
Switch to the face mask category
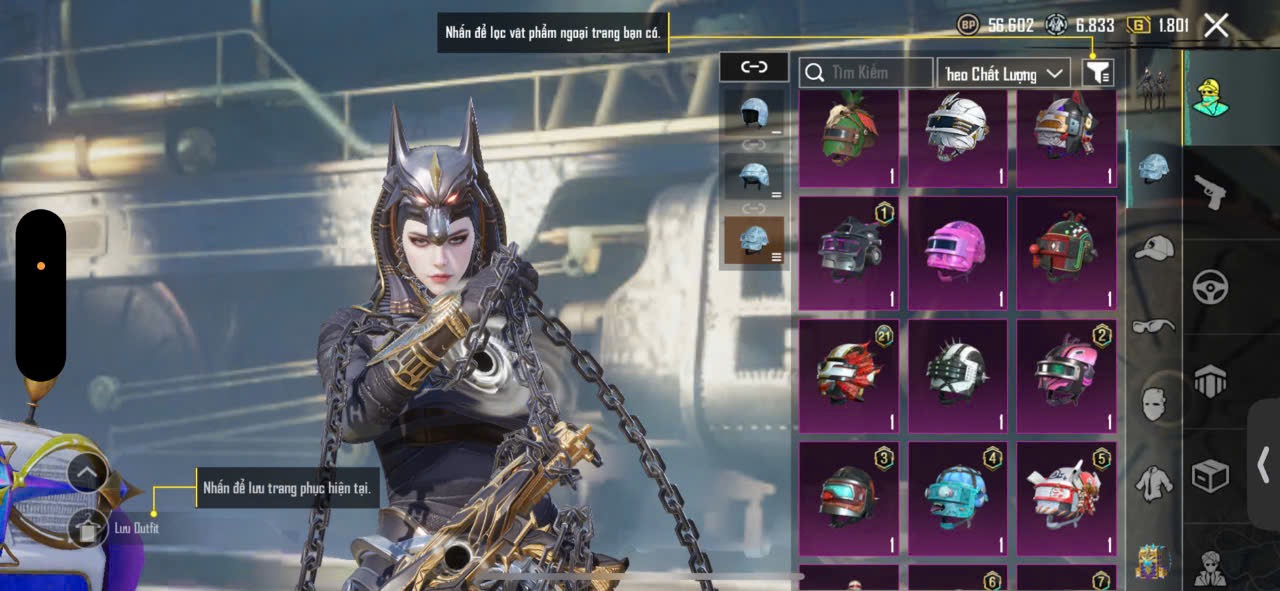[x=1154, y=405]
